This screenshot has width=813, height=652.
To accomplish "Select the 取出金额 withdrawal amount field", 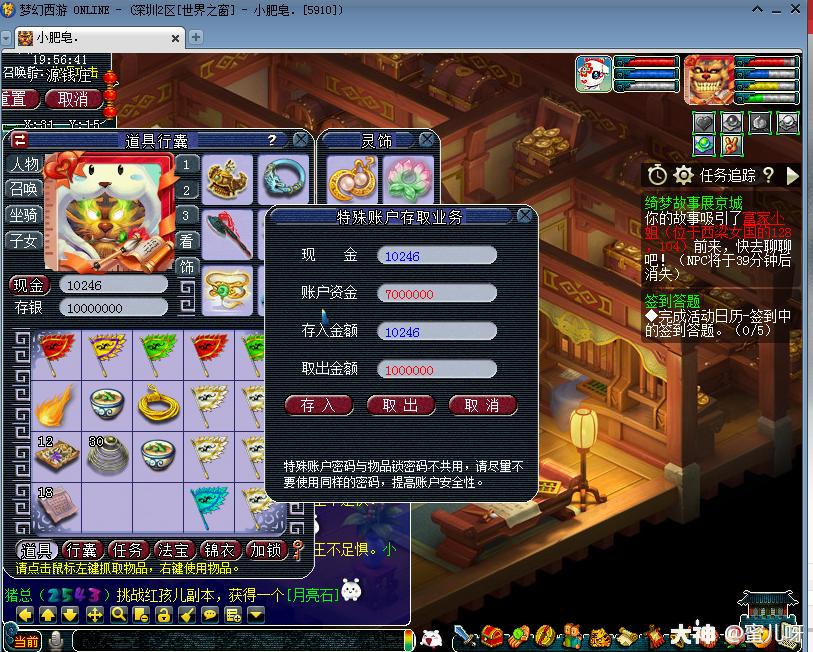I will point(436,369).
